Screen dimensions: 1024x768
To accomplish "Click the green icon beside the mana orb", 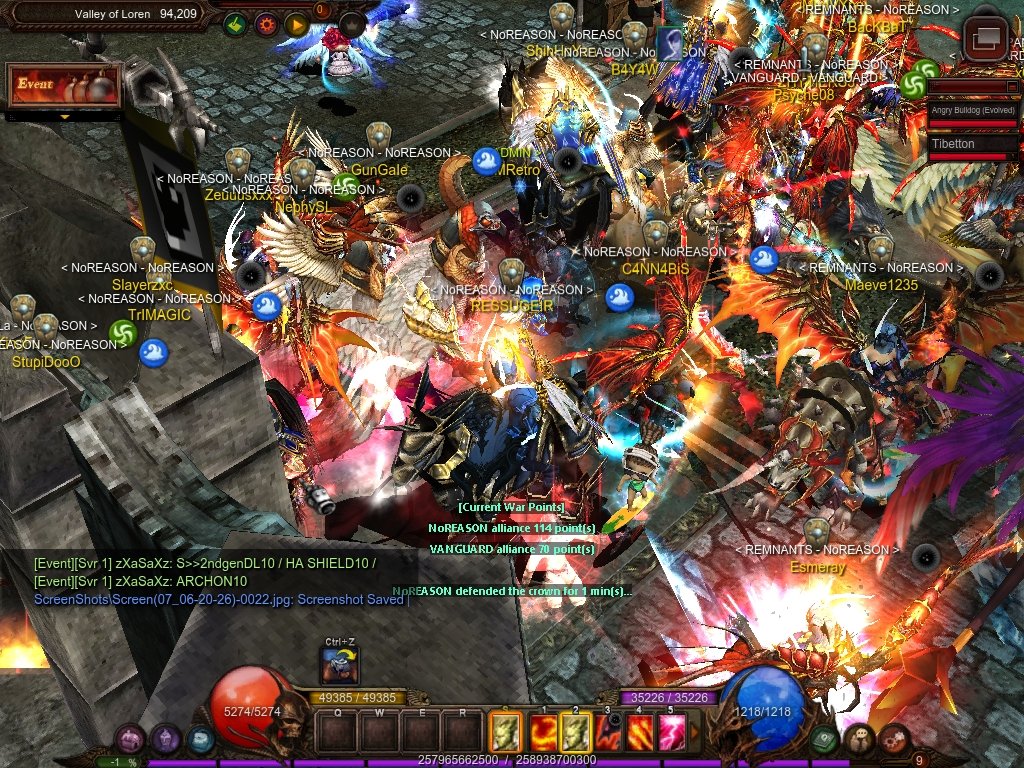I will [825, 739].
